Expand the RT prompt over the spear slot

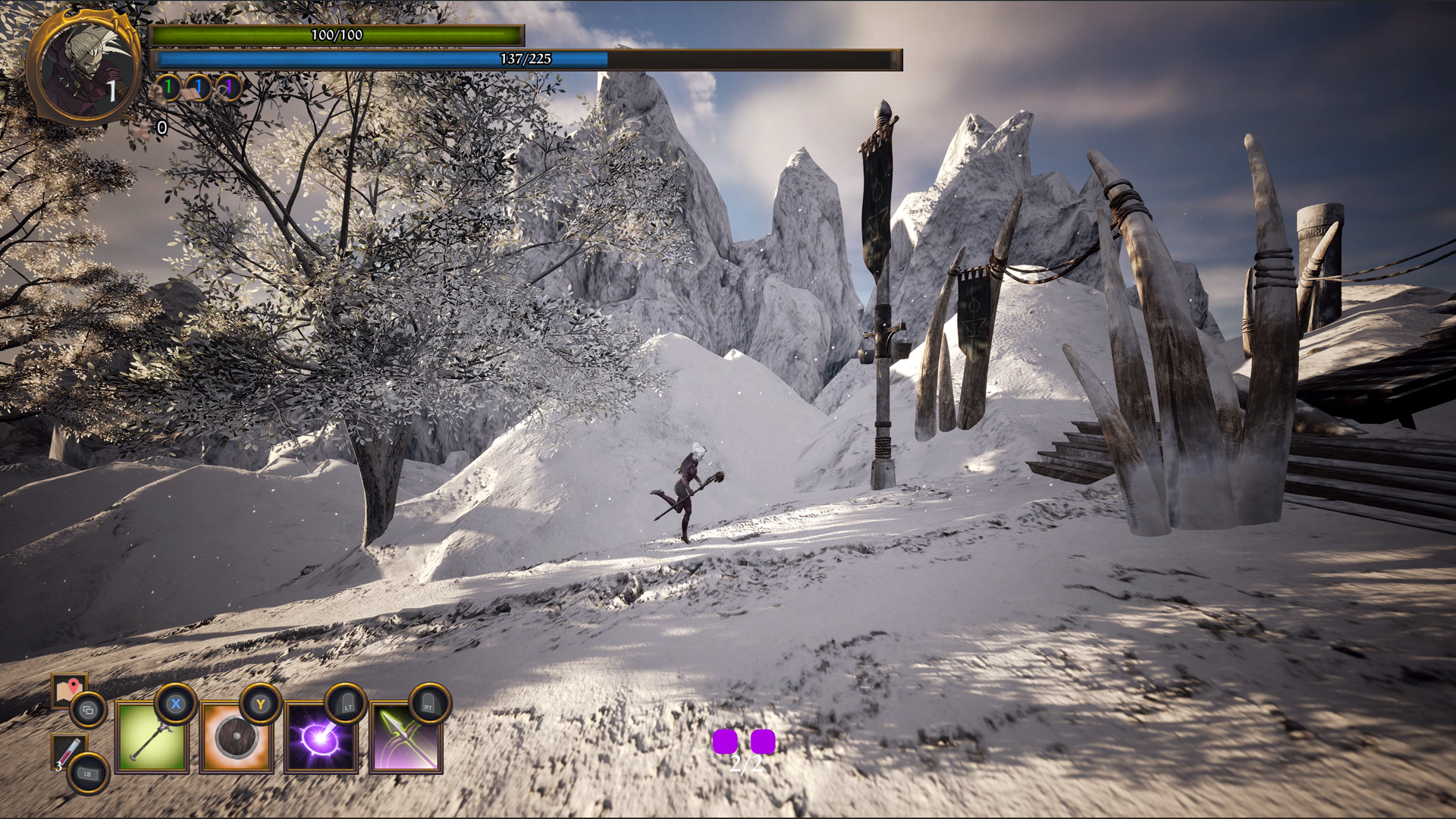(428, 707)
